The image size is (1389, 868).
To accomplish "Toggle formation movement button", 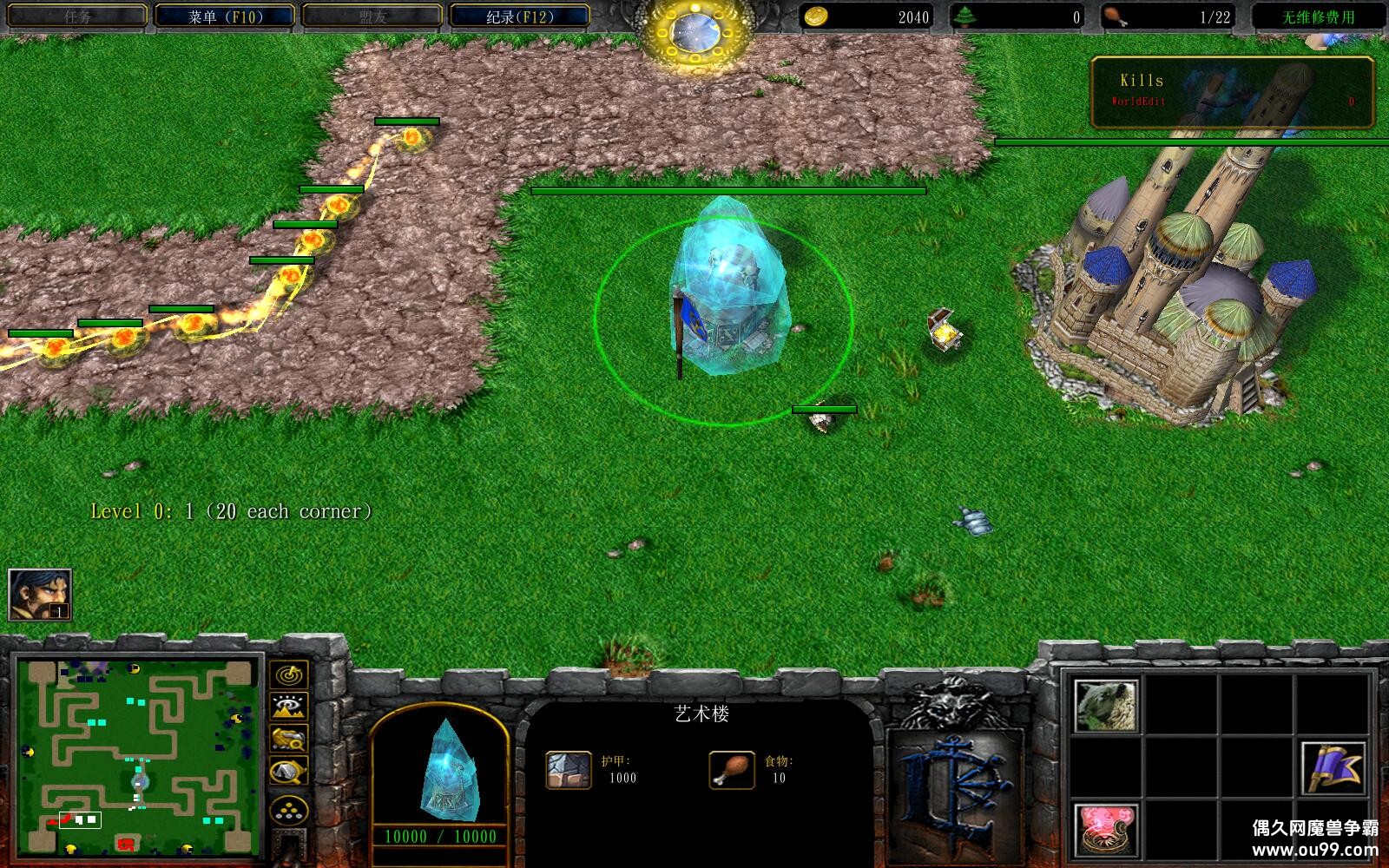I will point(289,812).
